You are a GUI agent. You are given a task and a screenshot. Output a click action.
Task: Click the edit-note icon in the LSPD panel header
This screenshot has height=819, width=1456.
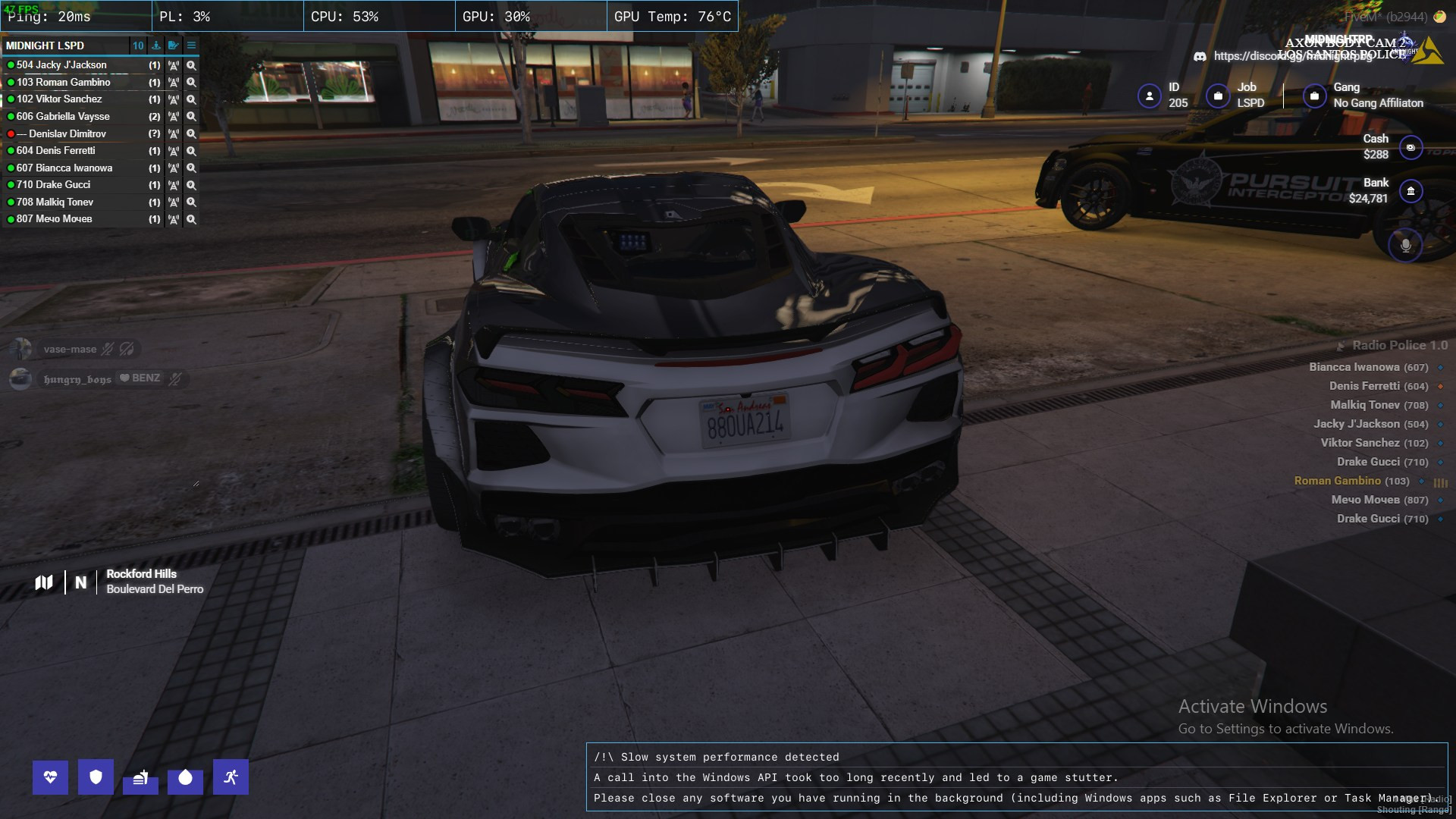(x=174, y=45)
